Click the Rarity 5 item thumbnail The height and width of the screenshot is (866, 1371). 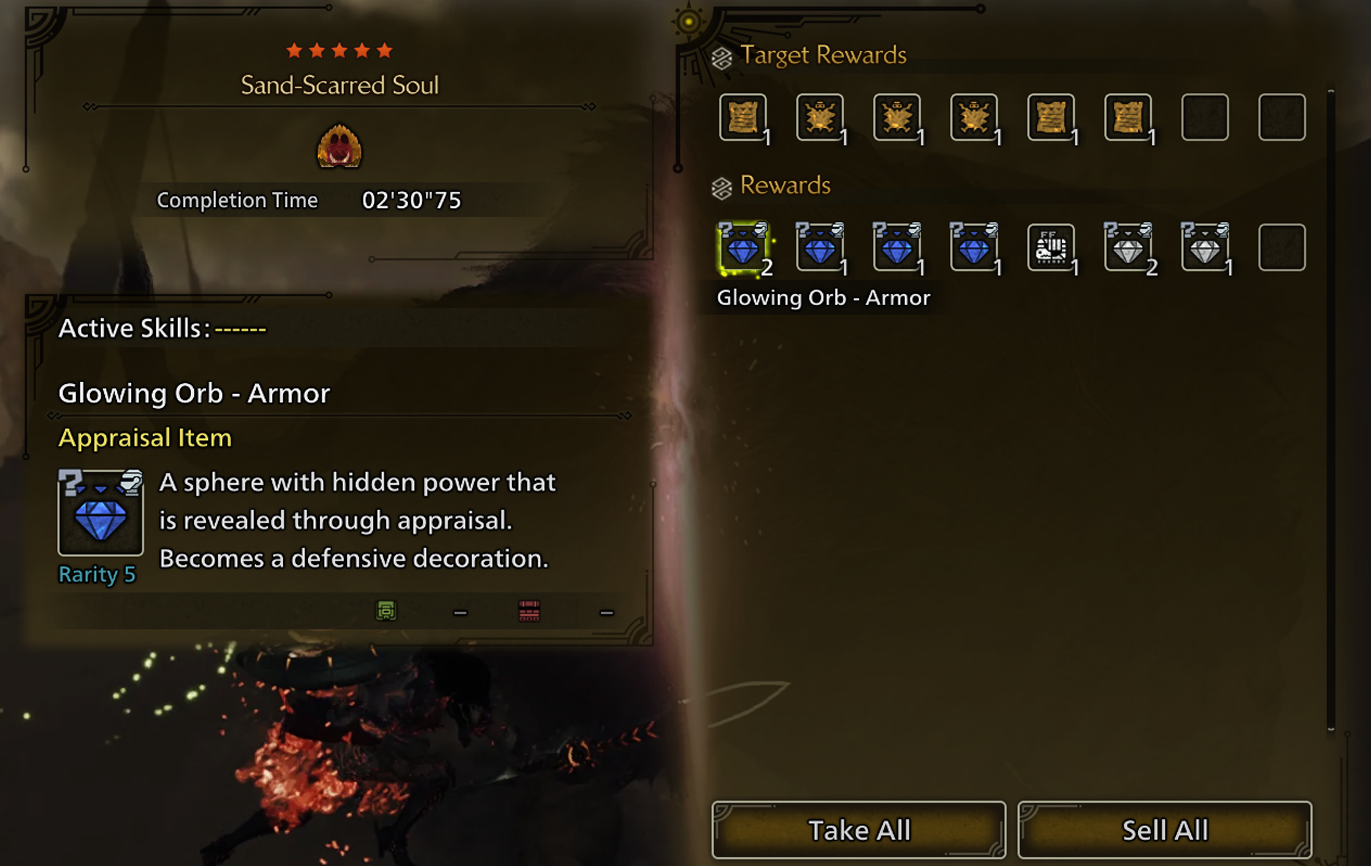coord(99,512)
